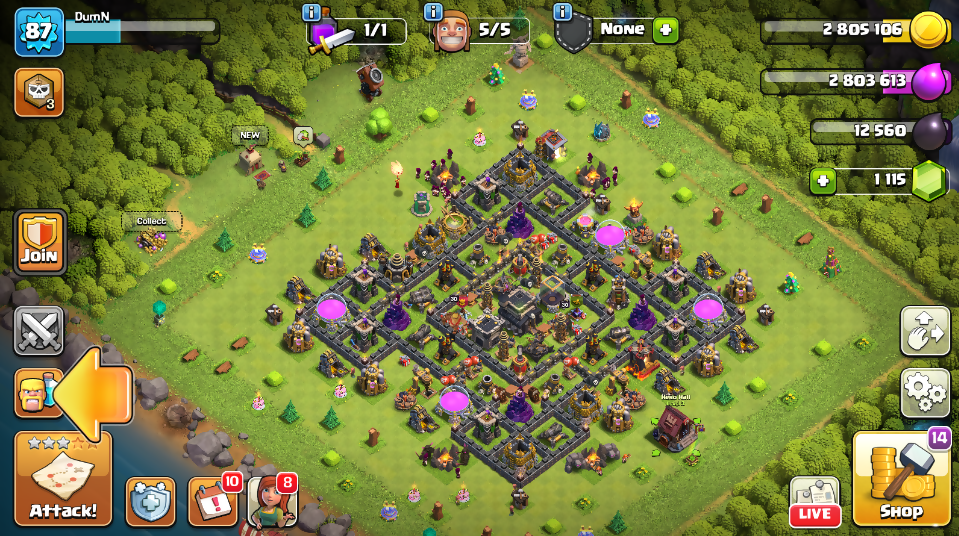
Task: Open the blue shield protection button
Action: point(150,502)
